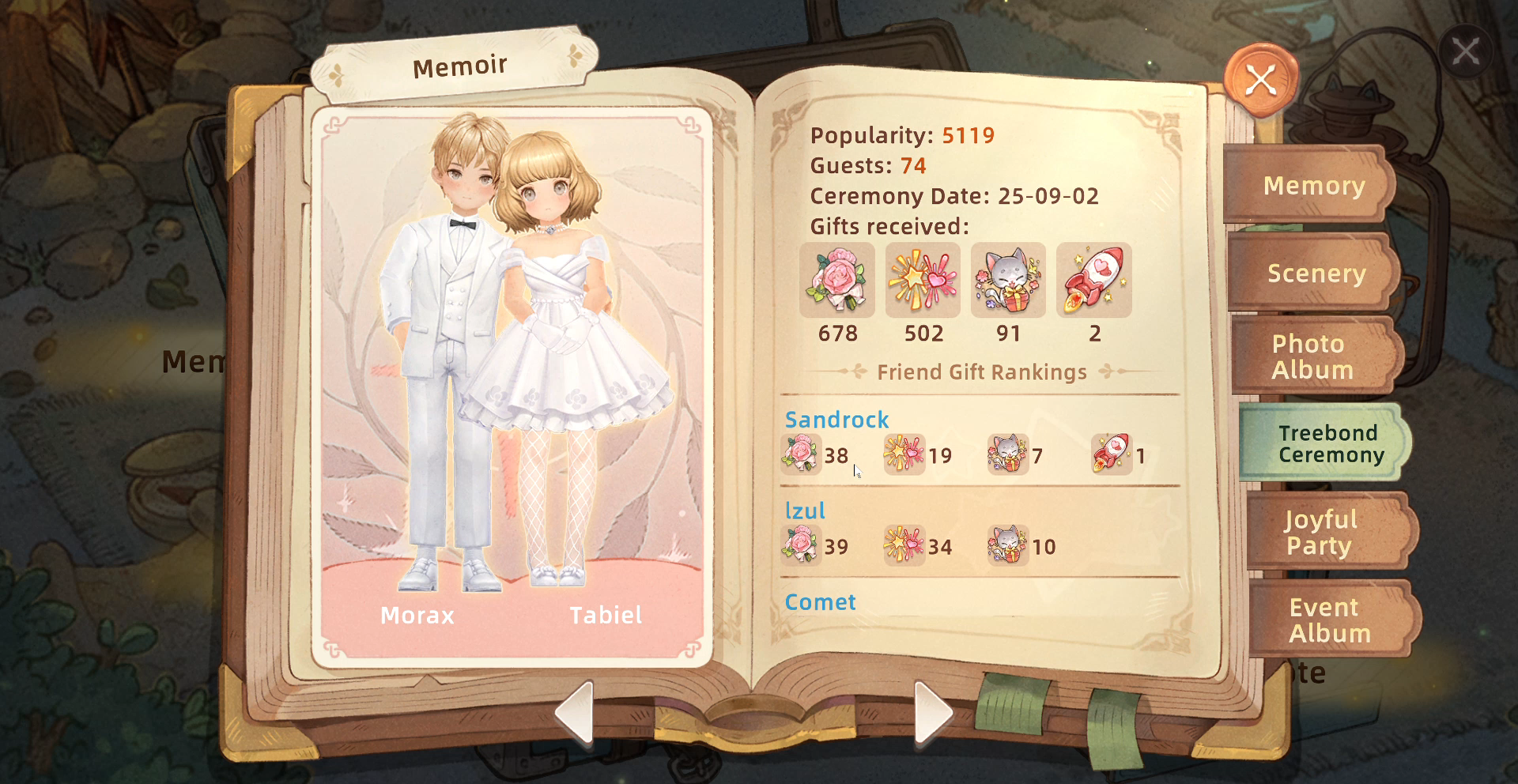Close the background panel with the dark X
Image resolution: width=1518 pixels, height=784 pixels.
[x=1465, y=53]
